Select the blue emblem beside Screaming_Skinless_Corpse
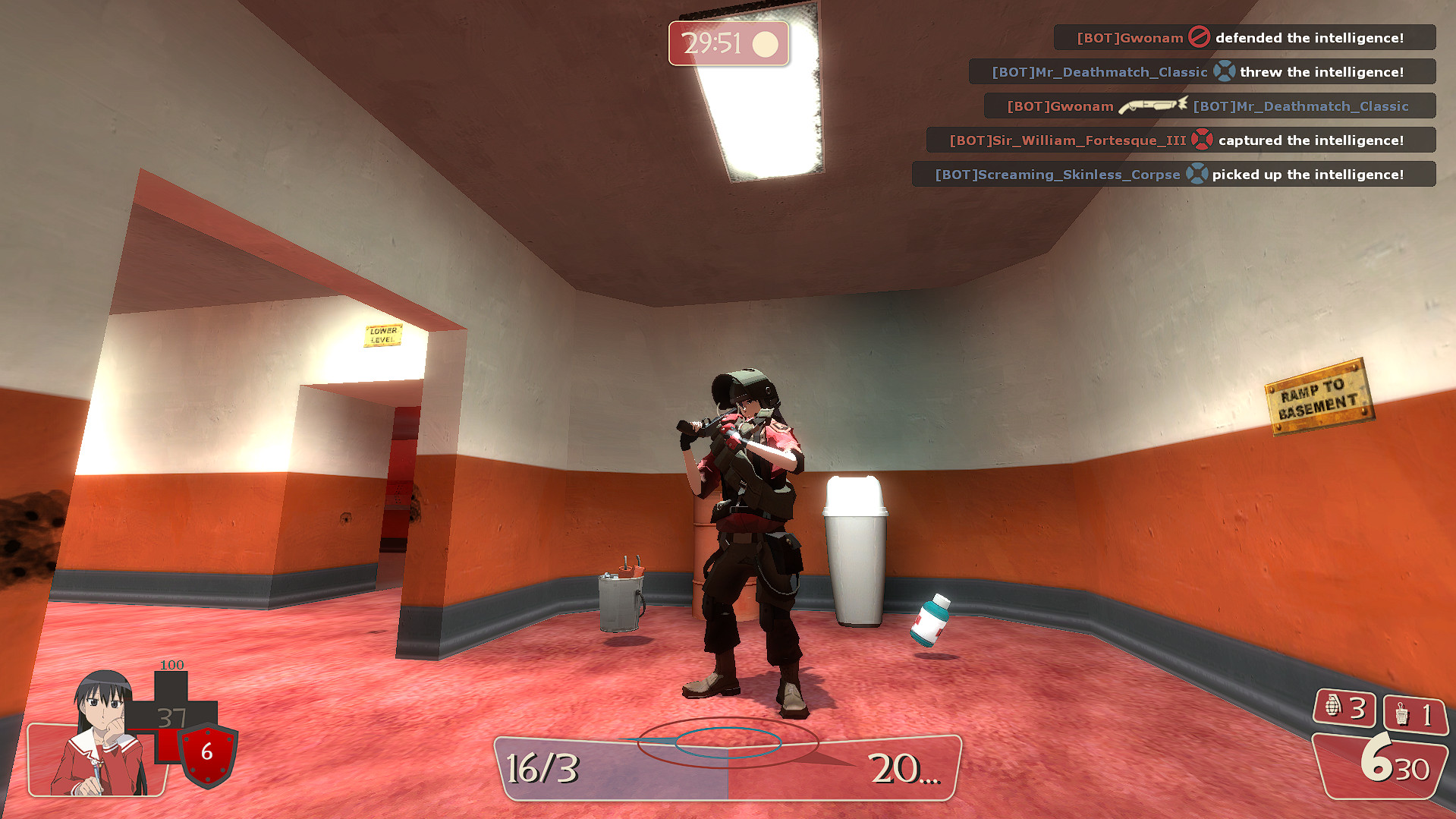The width and height of the screenshot is (1456, 819). pos(1197,174)
